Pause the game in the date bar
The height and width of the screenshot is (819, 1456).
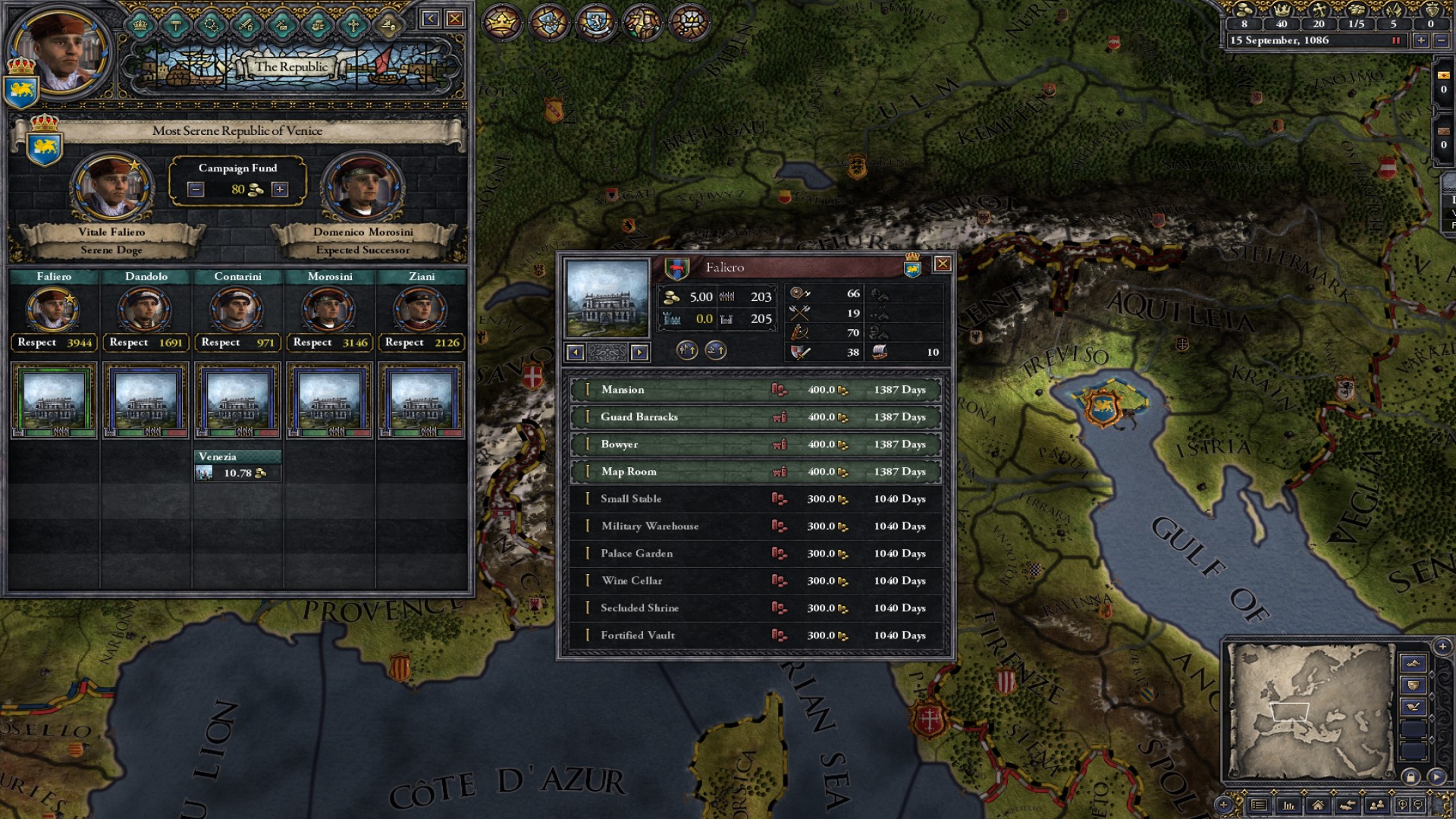tap(1398, 41)
